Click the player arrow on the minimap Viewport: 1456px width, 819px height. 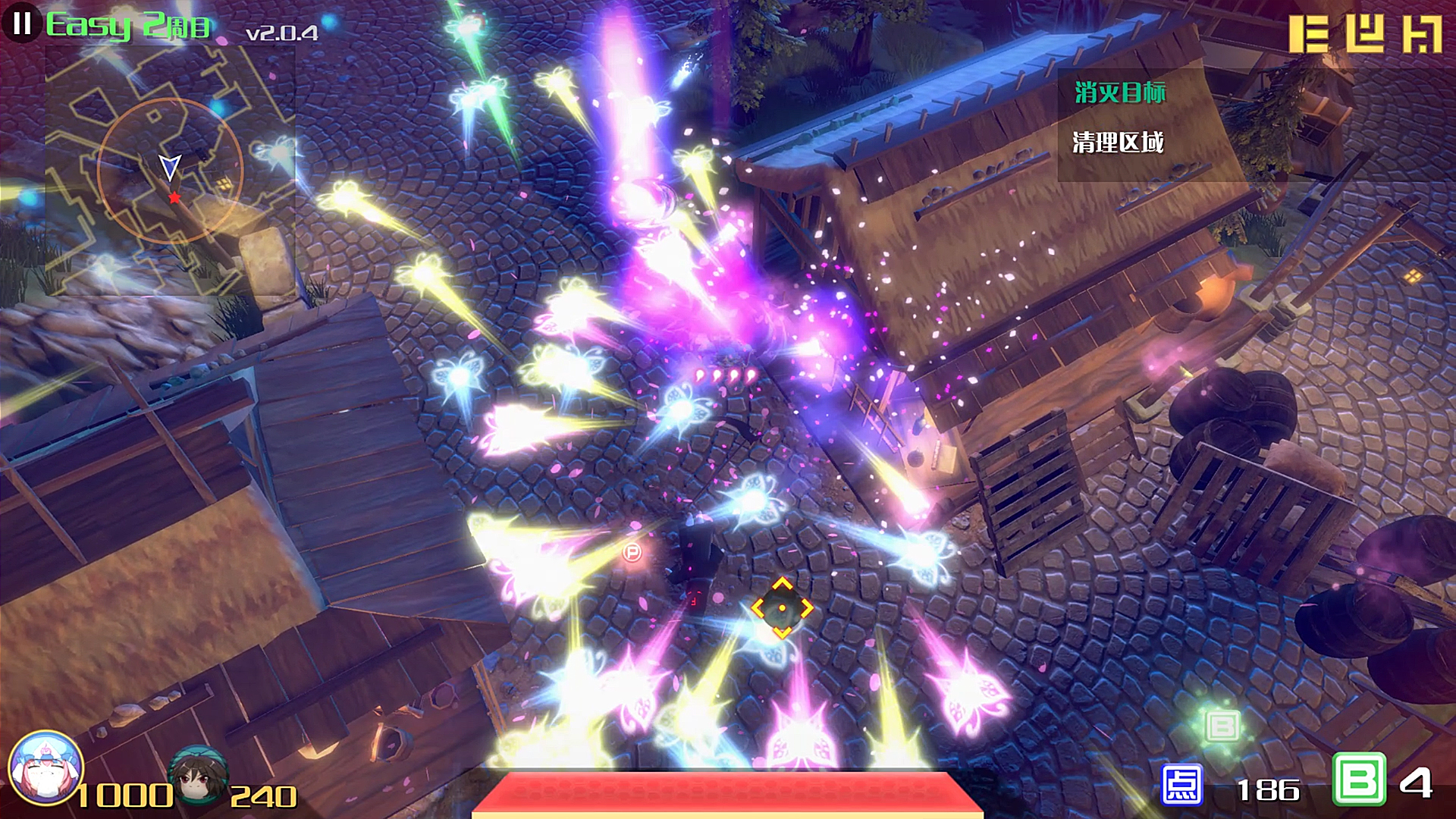pos(173,165)
